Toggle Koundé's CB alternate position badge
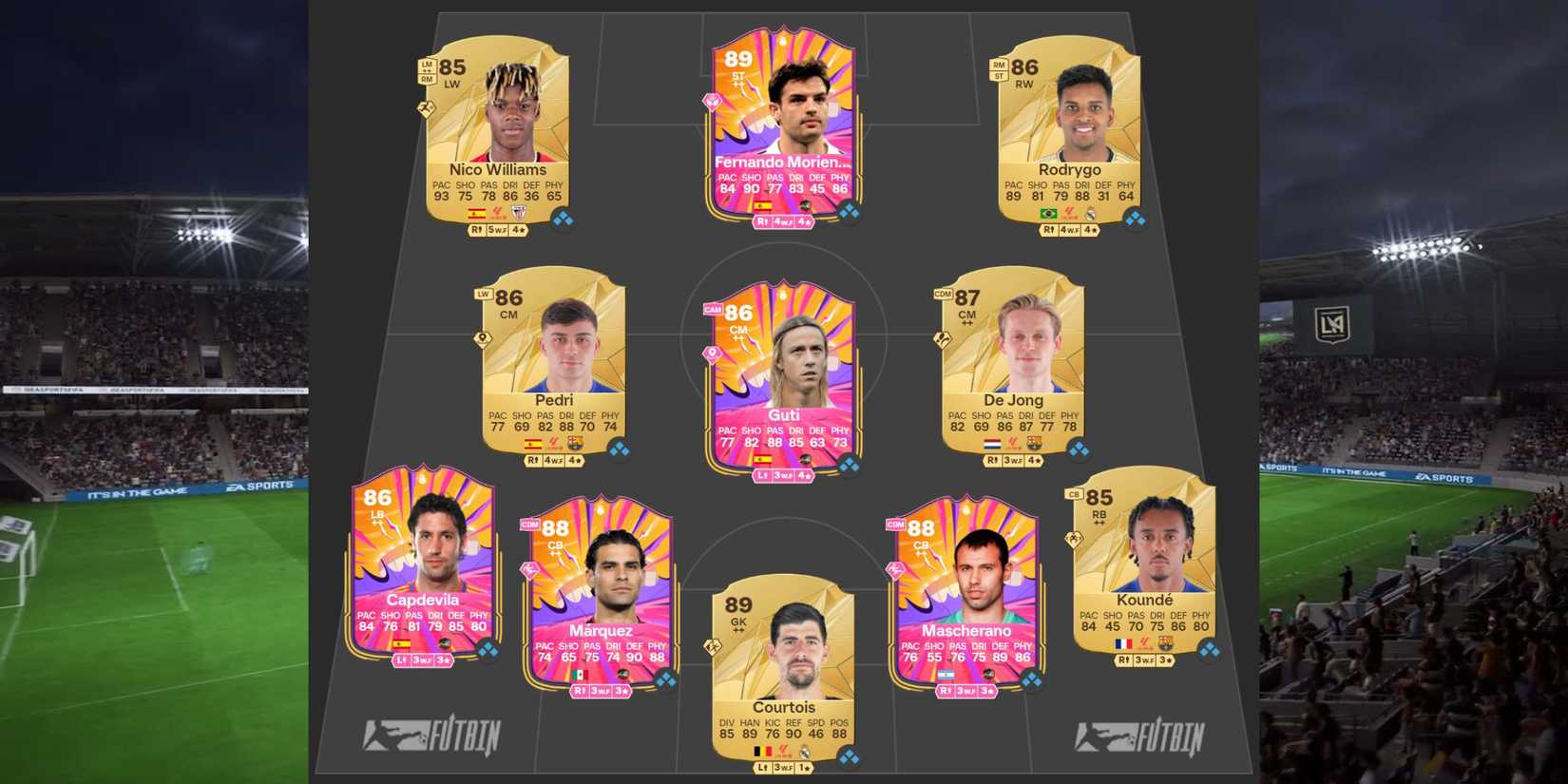 (x=1073, y=492)
